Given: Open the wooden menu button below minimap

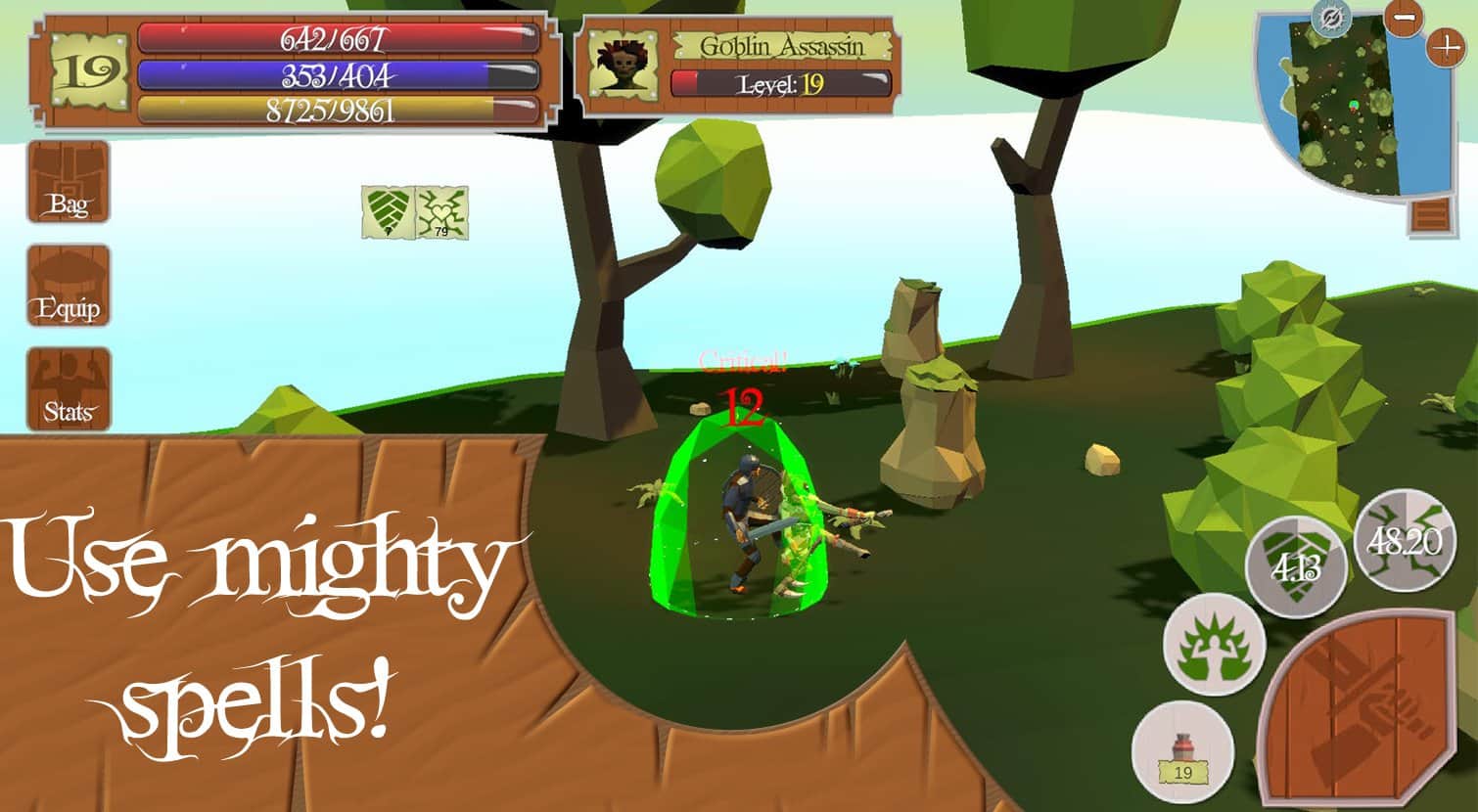Looking at the screenshot, I should click(1431, 214).
